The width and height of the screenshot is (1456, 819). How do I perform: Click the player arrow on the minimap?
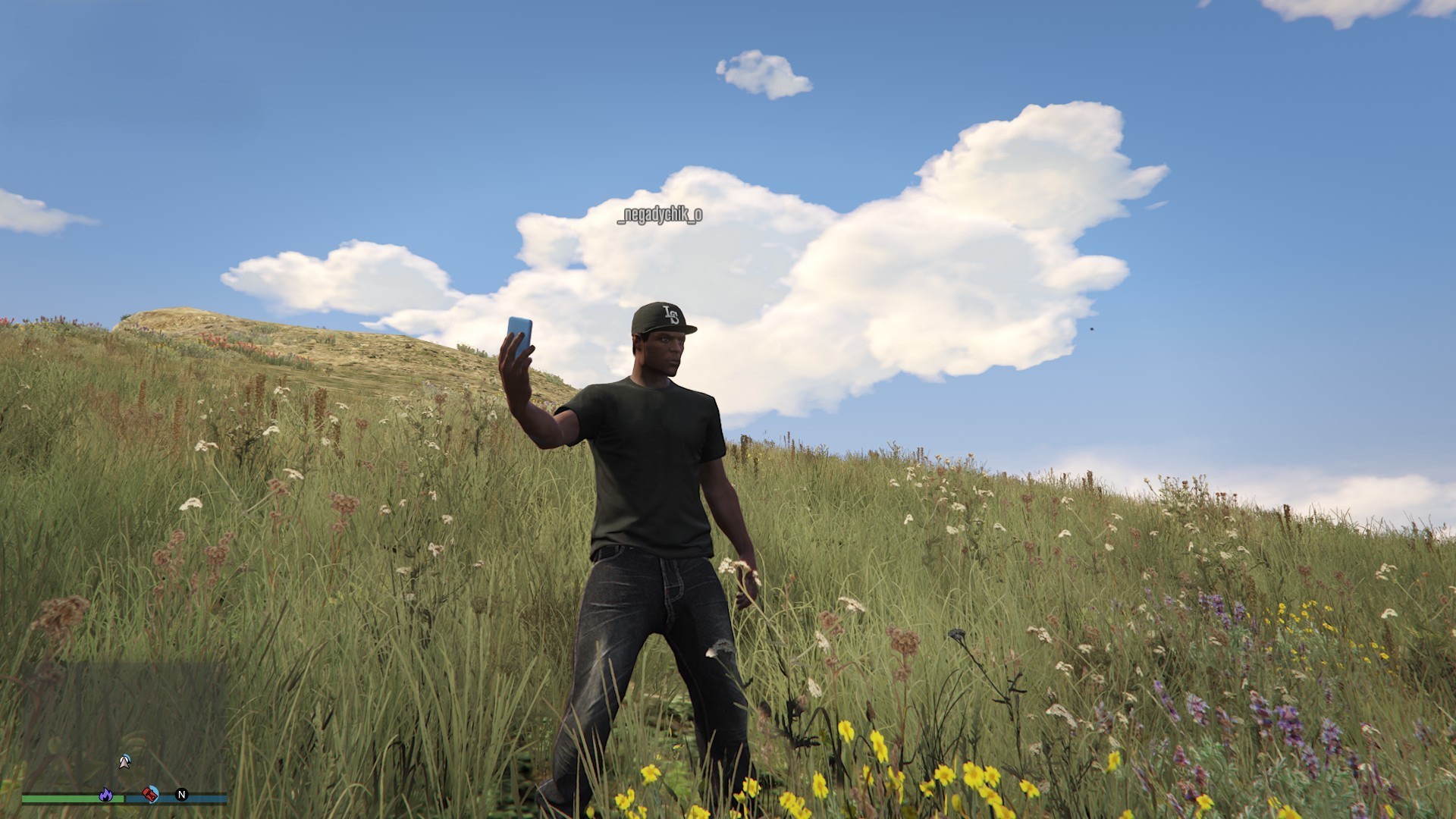(x=125, y=761)
